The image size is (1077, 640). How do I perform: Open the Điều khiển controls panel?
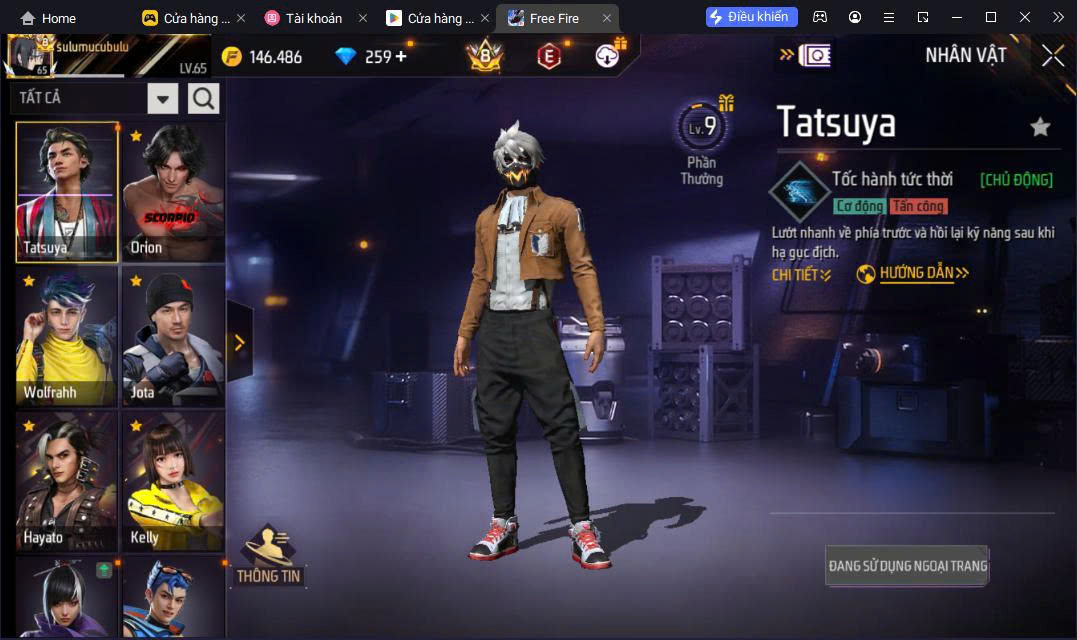tap(751, 17)
